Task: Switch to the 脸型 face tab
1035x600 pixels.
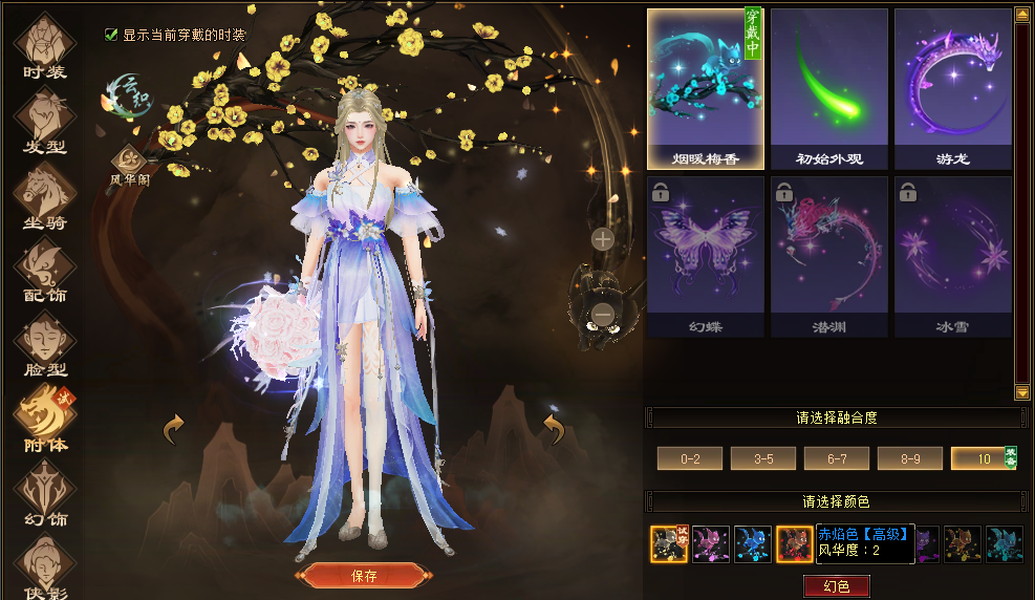Action: pyautogui.click(x=45, y=345)
